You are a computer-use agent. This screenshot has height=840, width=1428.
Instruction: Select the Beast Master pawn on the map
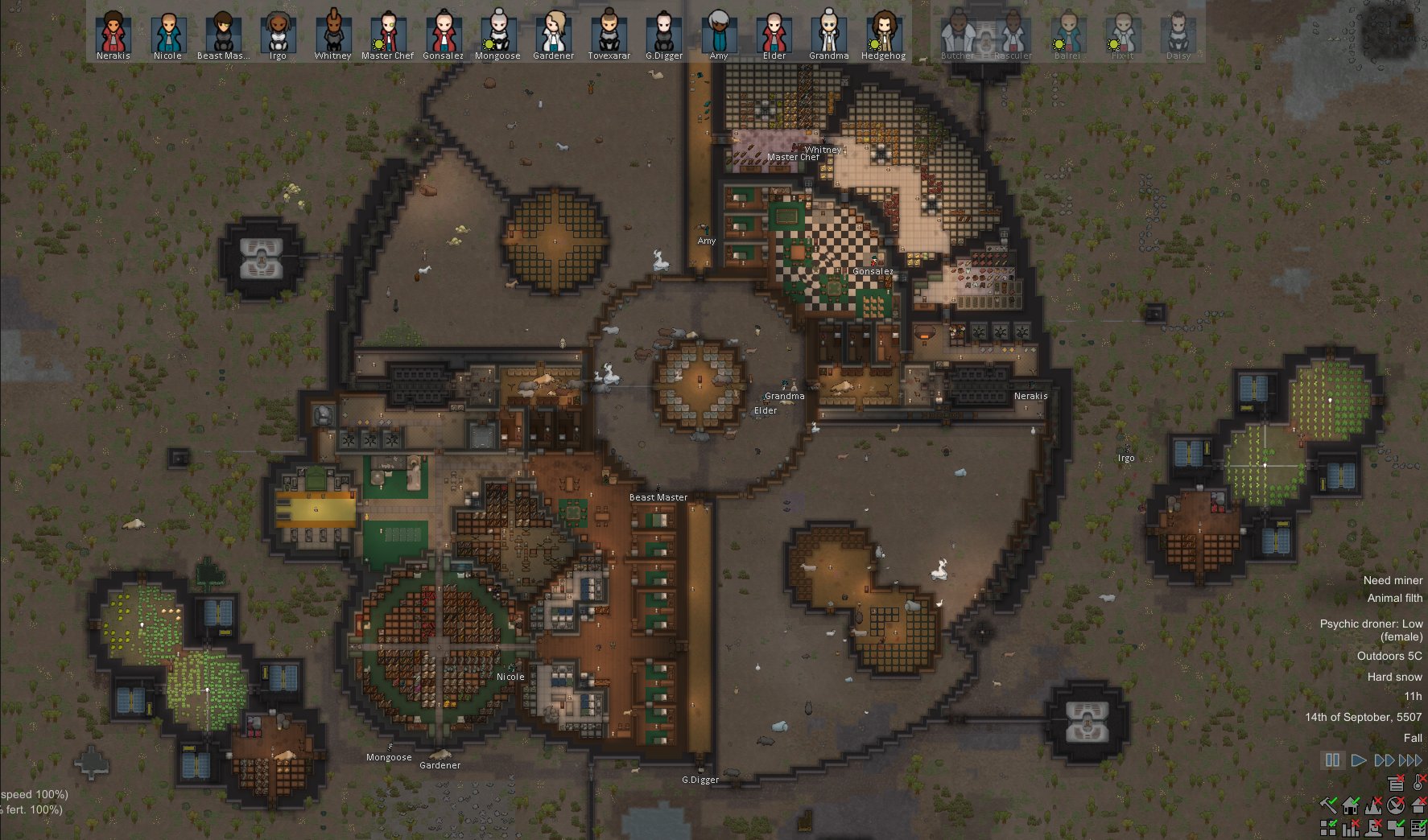coord(658,487)
